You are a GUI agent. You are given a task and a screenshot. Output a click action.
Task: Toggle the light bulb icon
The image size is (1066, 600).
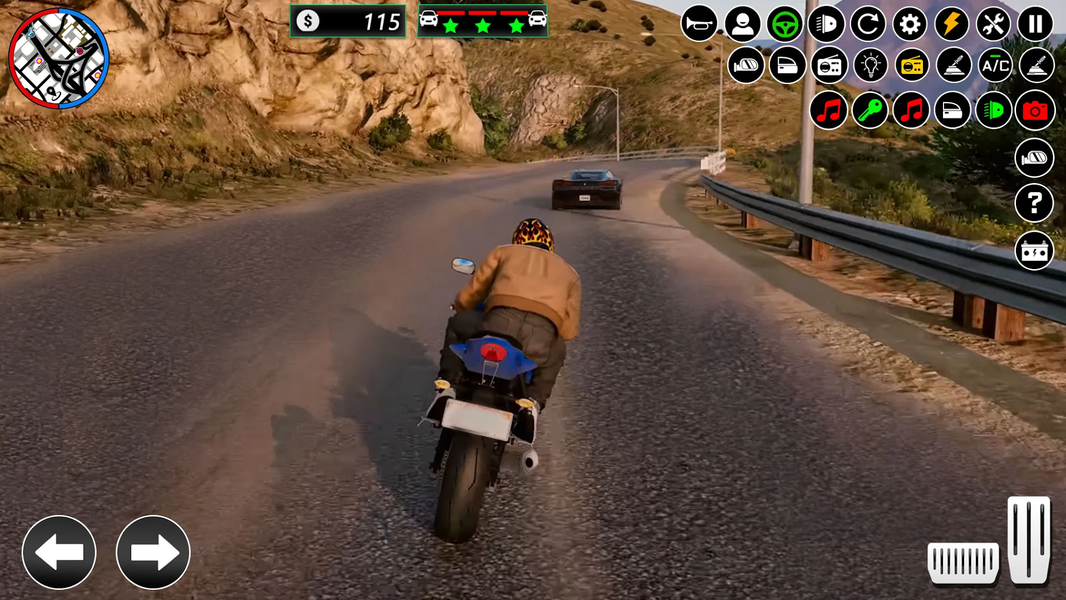(871, 66)
